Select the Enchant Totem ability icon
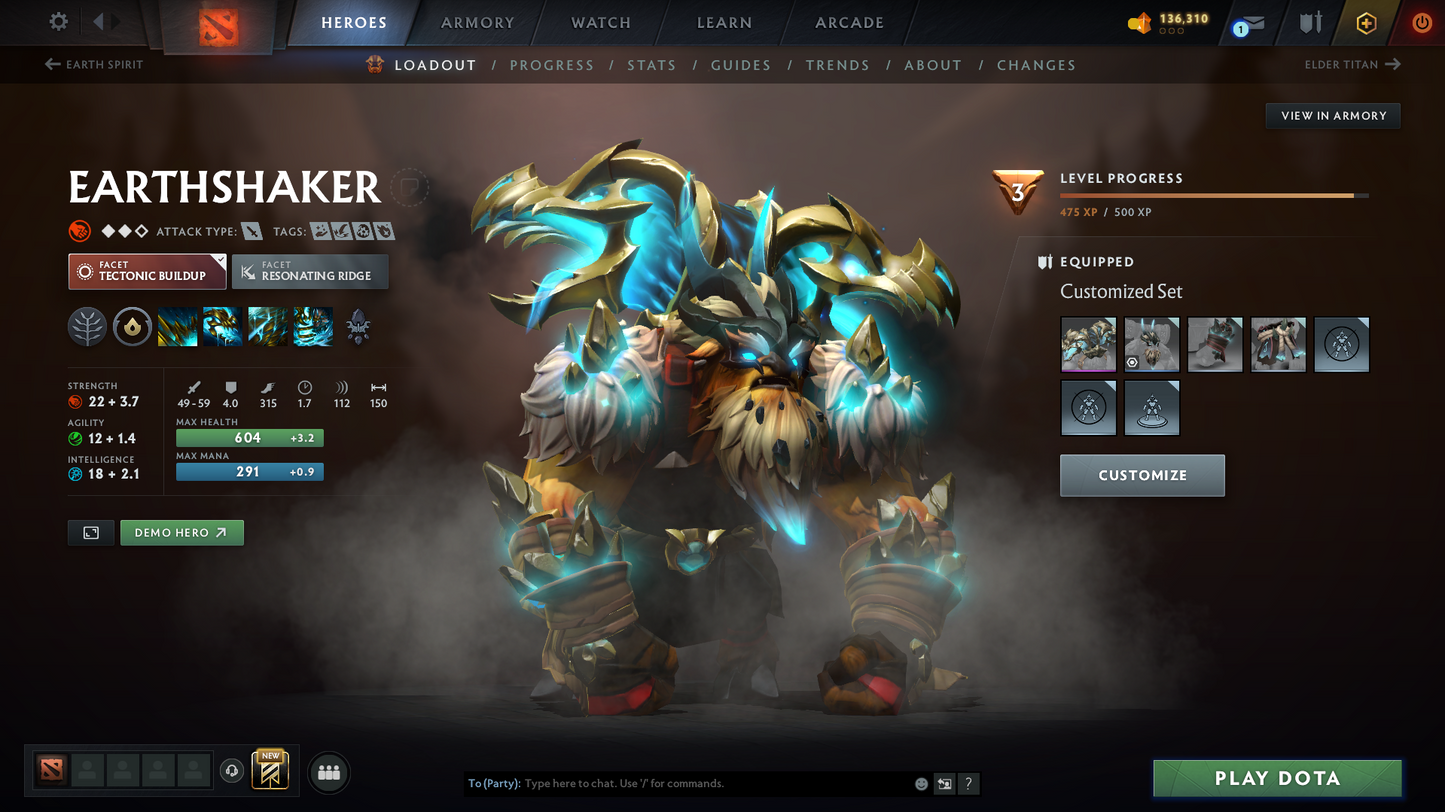The height and width of the screenshot is (812, 1445). (221, 327)
